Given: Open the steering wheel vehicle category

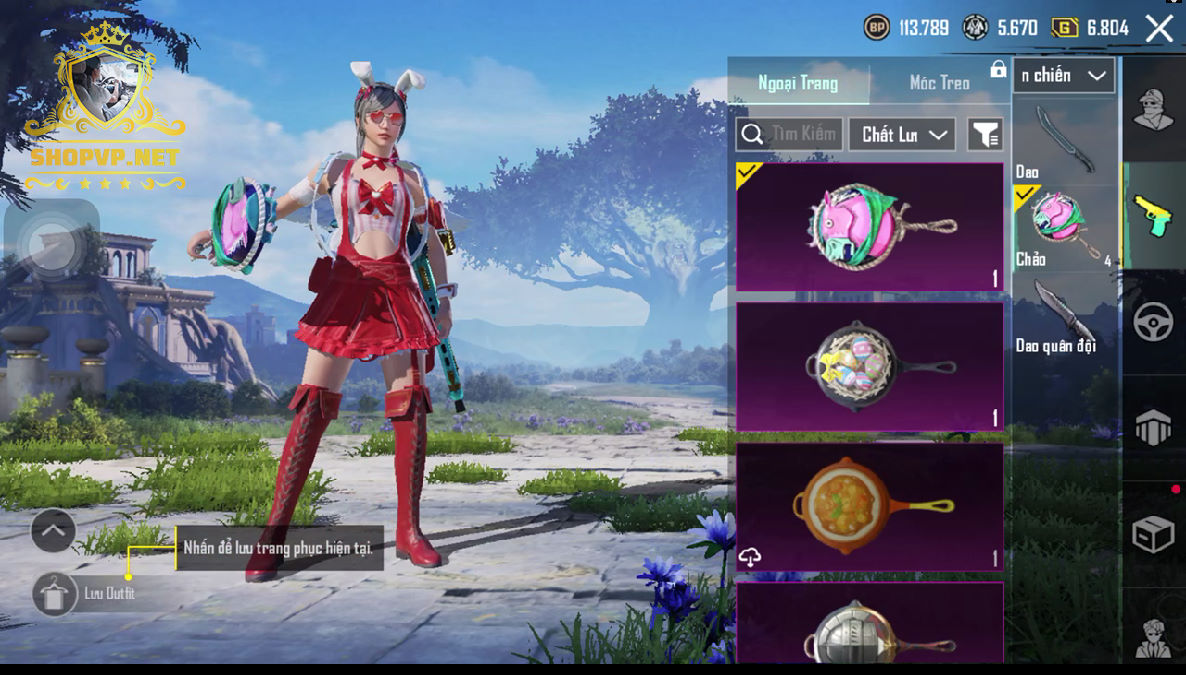Looking at the screenshot, I should (x=1153, y=322).
